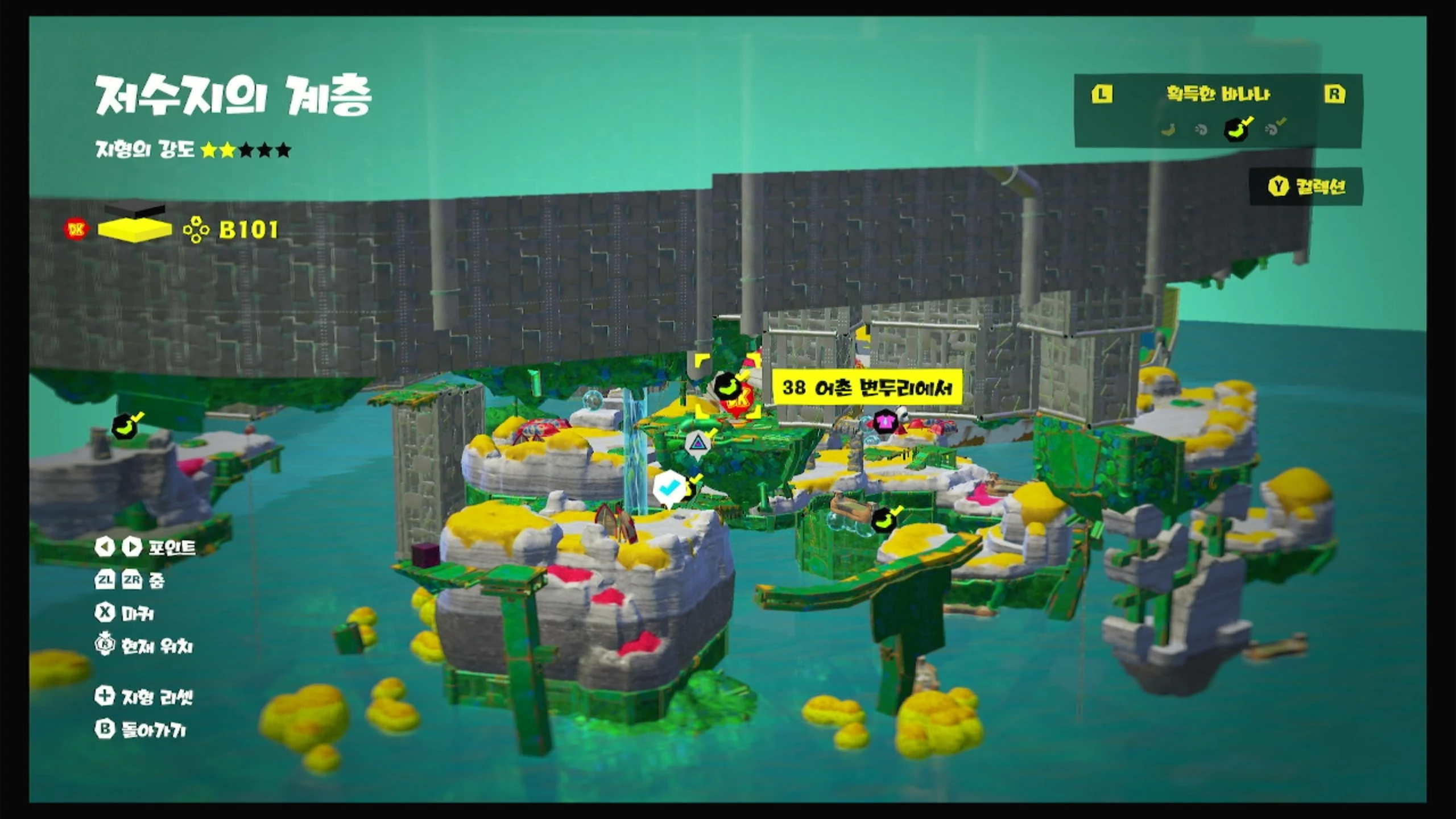
Task: Pick the banana marker beside the bubble cluster
Action: click(884, 519)
